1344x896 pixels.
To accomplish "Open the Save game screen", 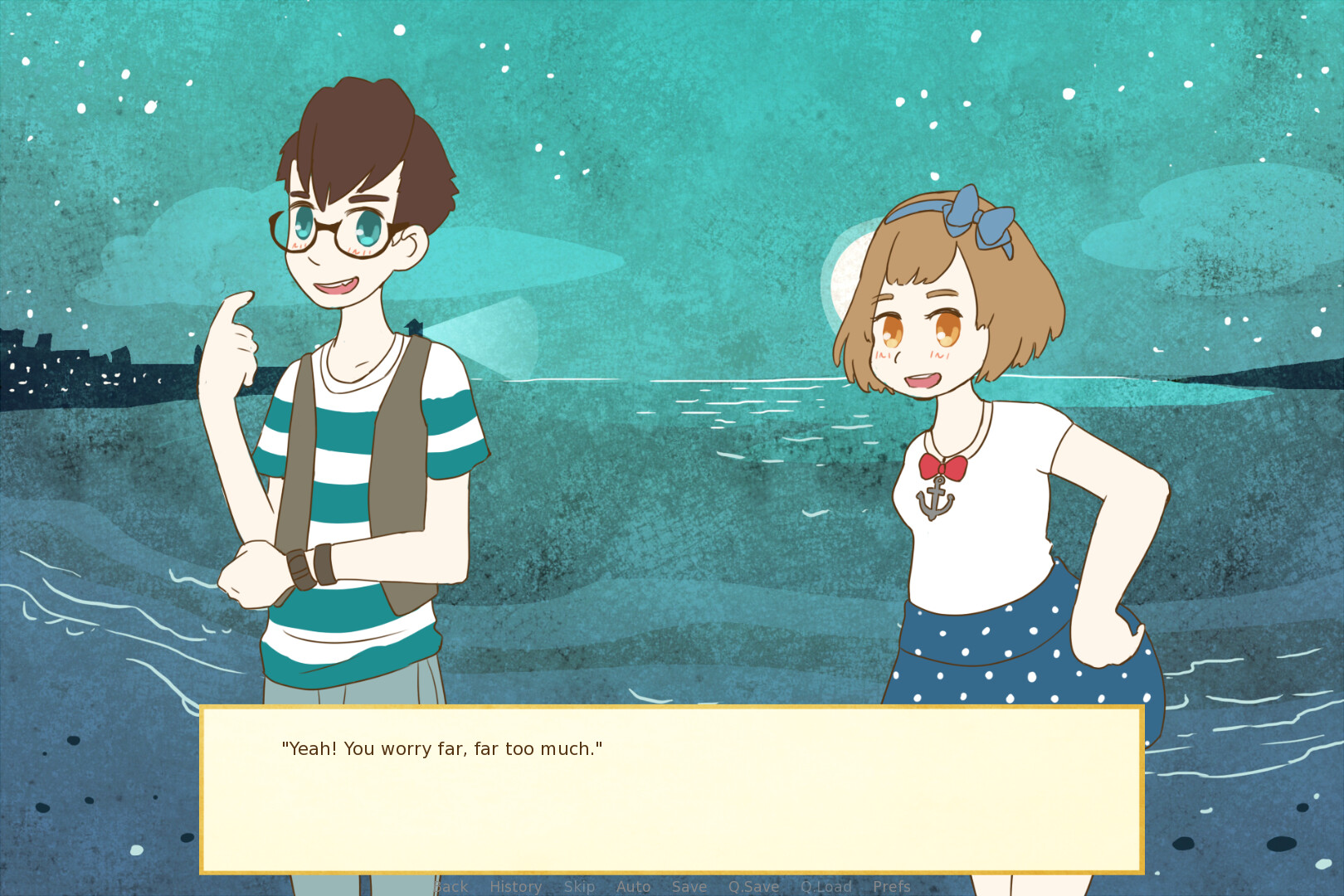I will tap(689, 886).
